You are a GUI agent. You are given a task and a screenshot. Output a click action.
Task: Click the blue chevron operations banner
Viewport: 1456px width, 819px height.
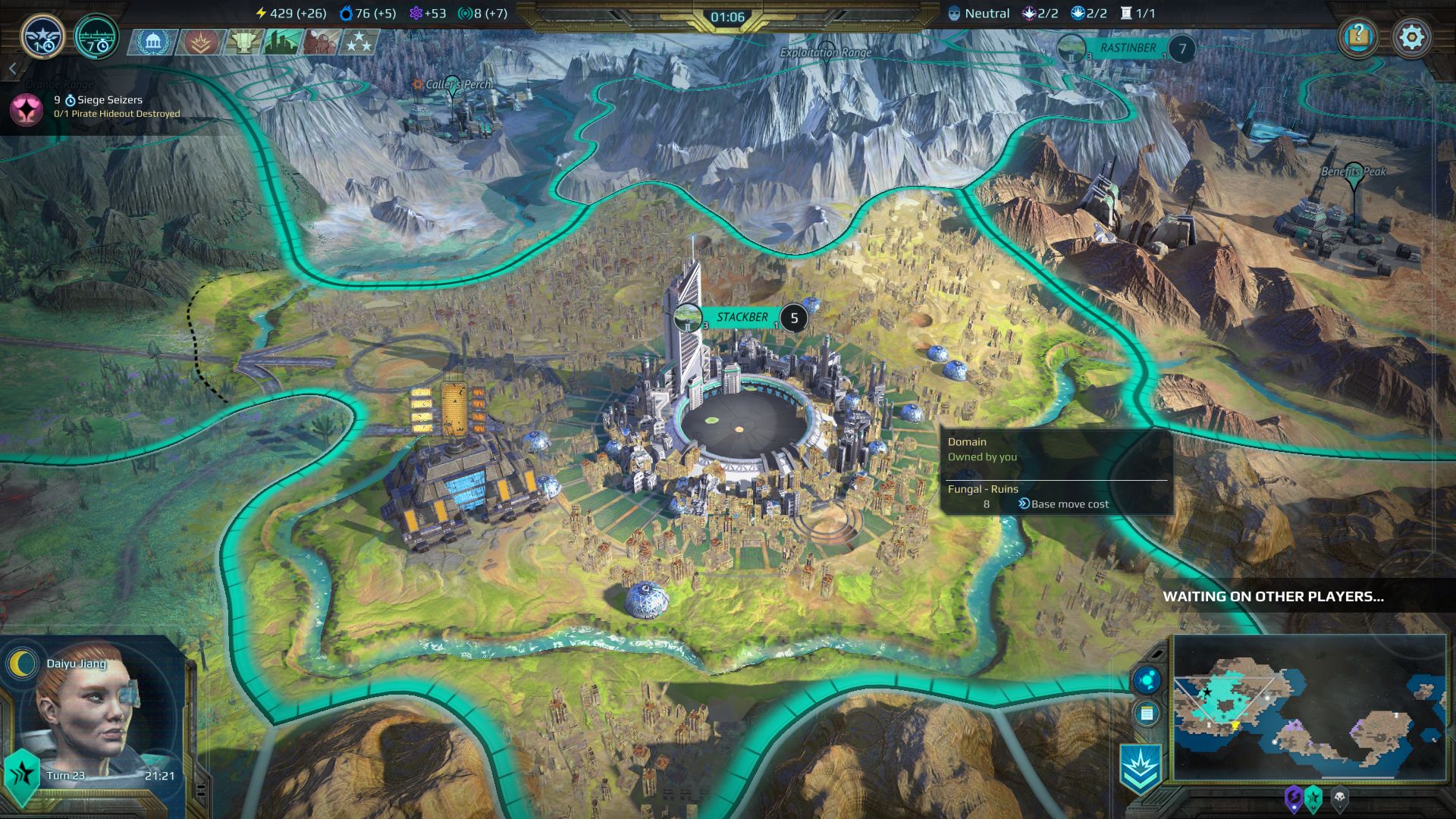click(x=1141, y=767)
